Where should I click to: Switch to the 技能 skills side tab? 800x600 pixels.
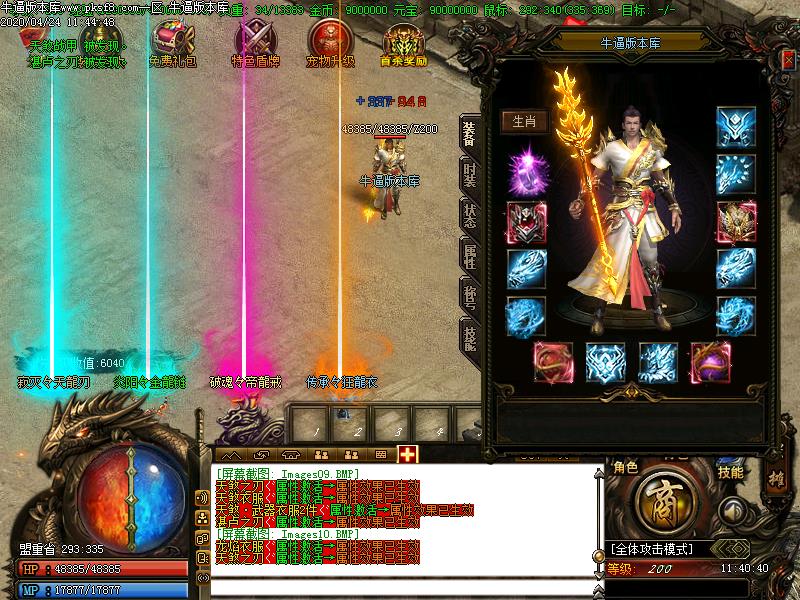click(x=470, y=338)
